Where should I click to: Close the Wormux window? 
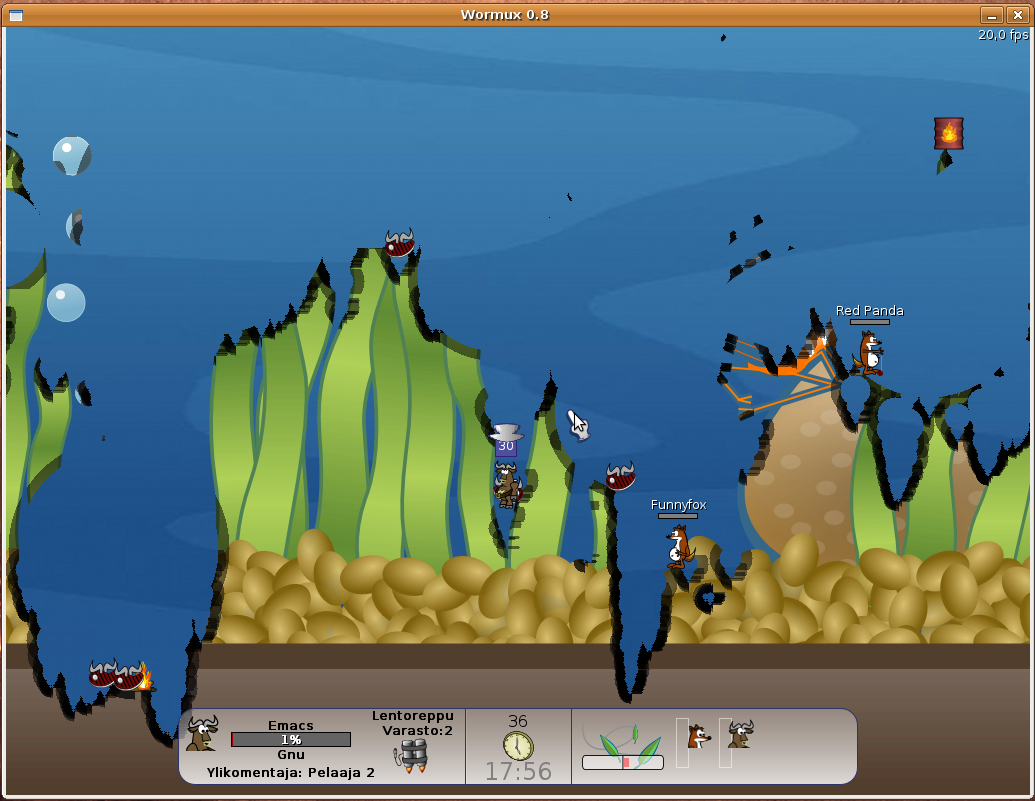tap(1017, 15)
